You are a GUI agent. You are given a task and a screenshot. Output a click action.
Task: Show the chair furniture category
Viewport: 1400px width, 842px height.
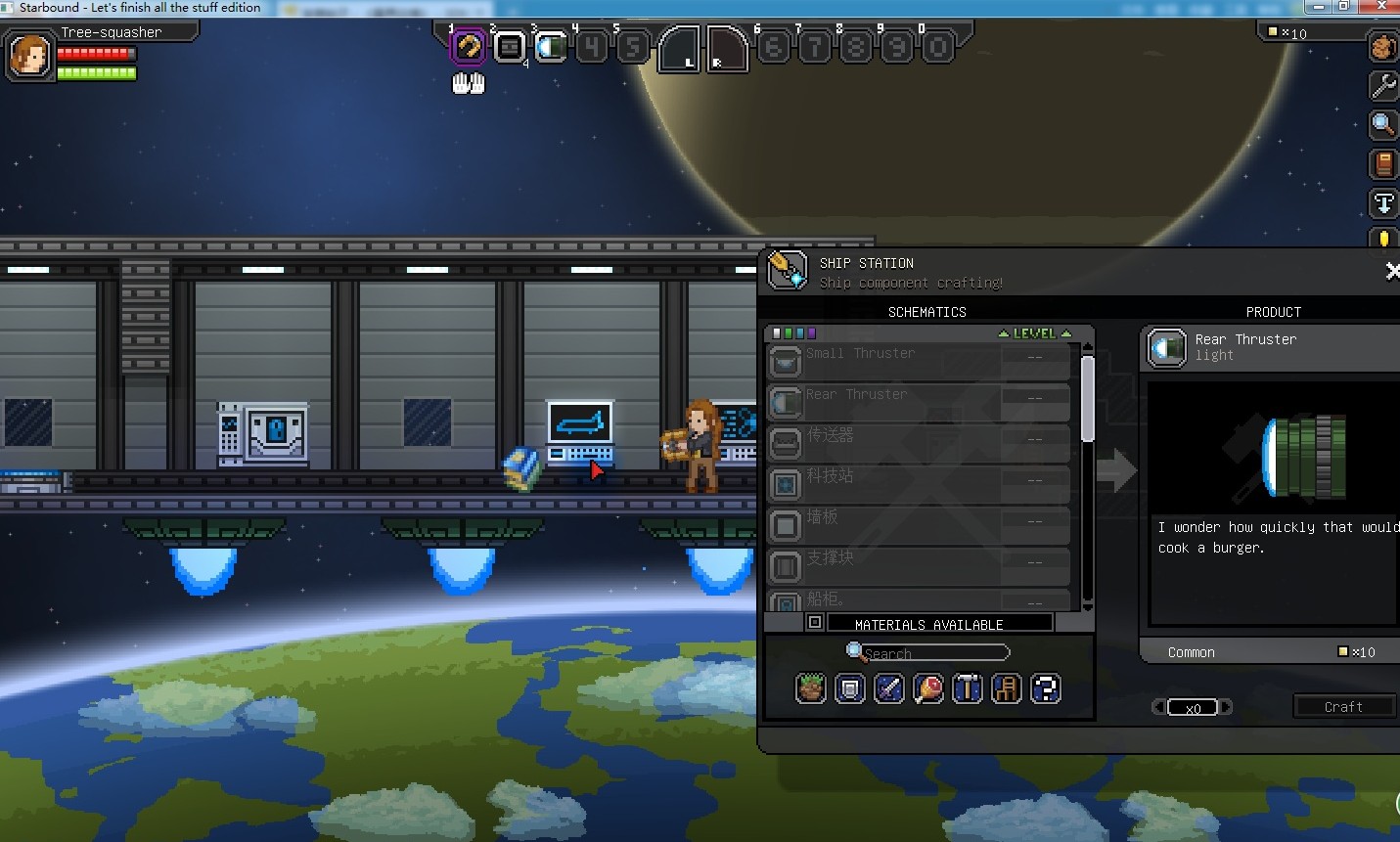pyautogui.click(x=1006, y=689)
